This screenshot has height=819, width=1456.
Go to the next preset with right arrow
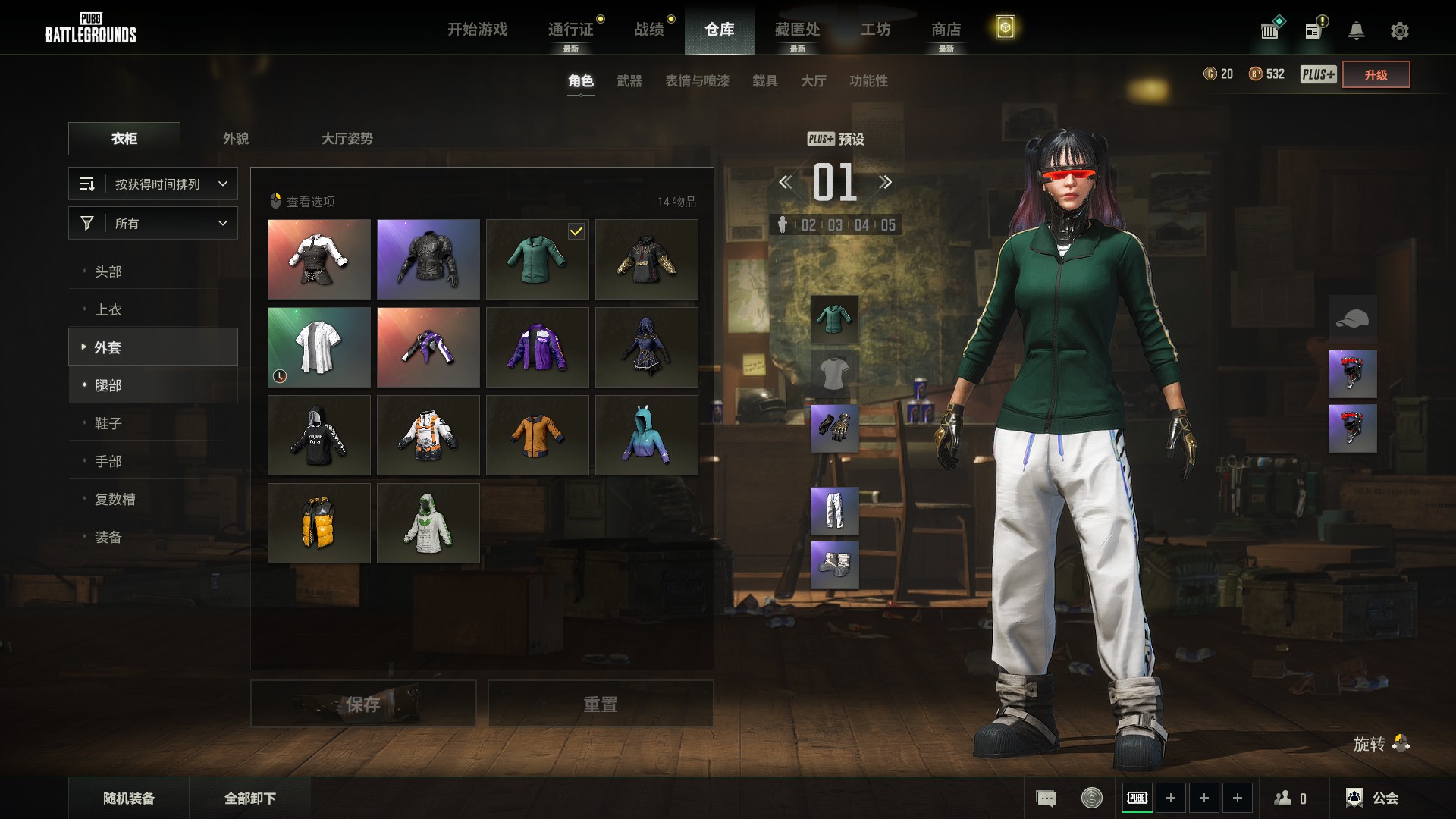coord(885,182)
